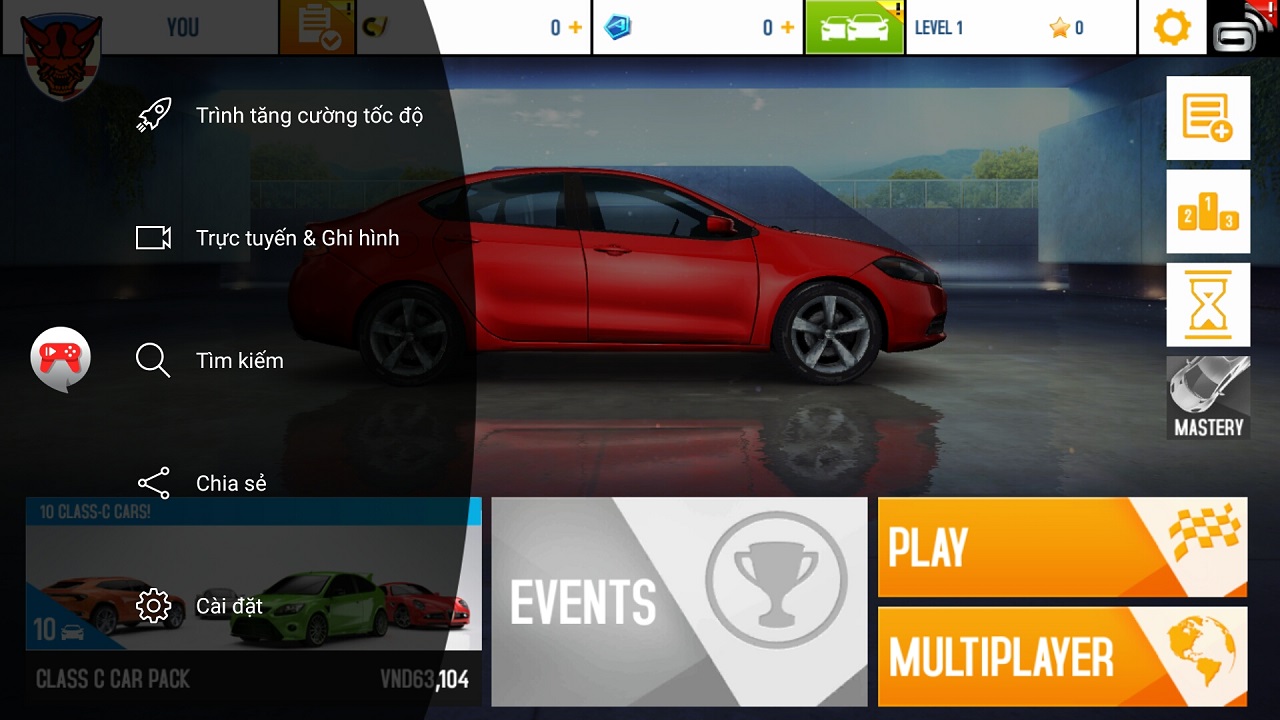Open the green car pack notification icon

pos(855,27)
